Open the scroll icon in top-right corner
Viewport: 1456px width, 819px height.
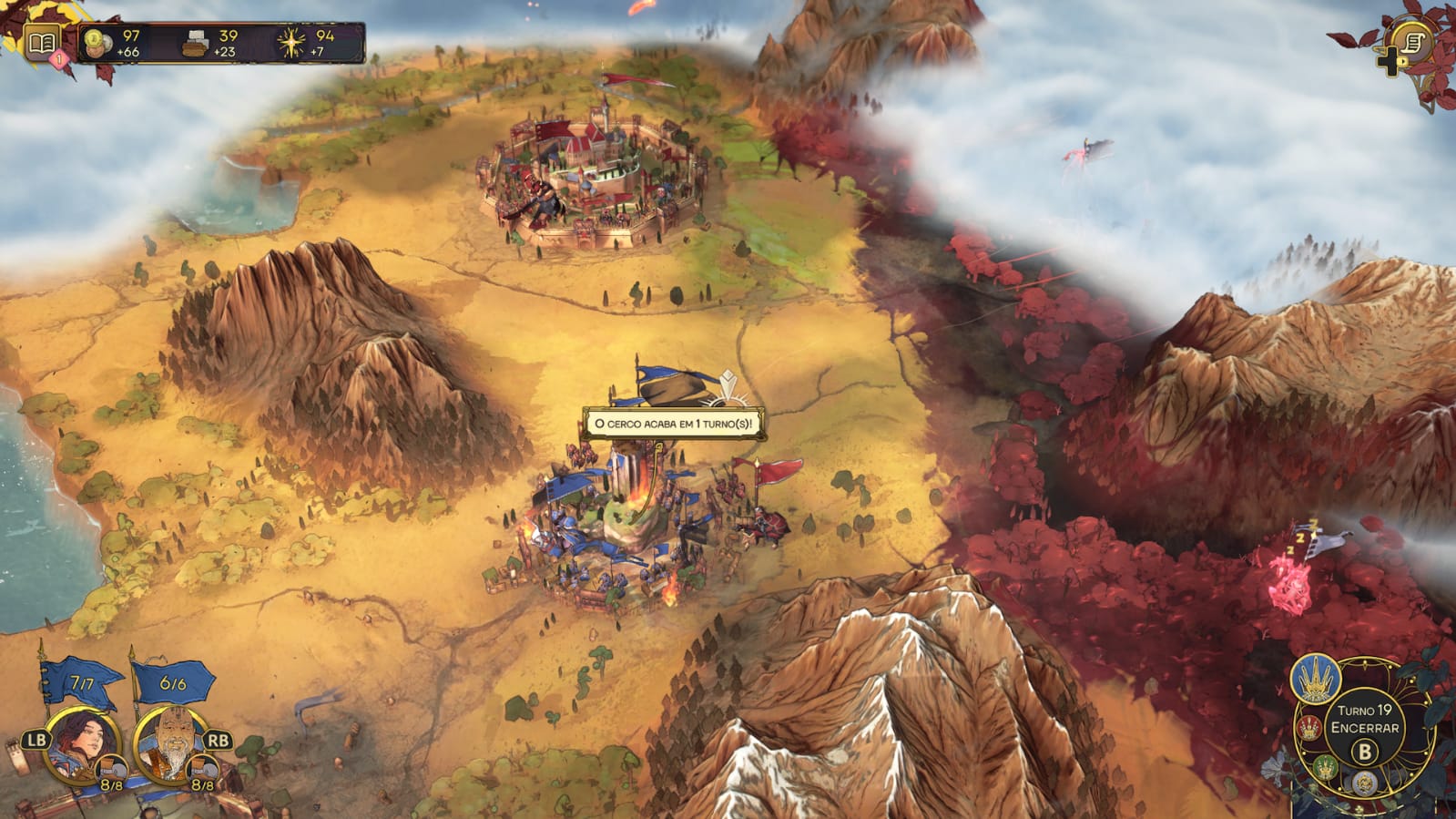tap(1412, 42)
